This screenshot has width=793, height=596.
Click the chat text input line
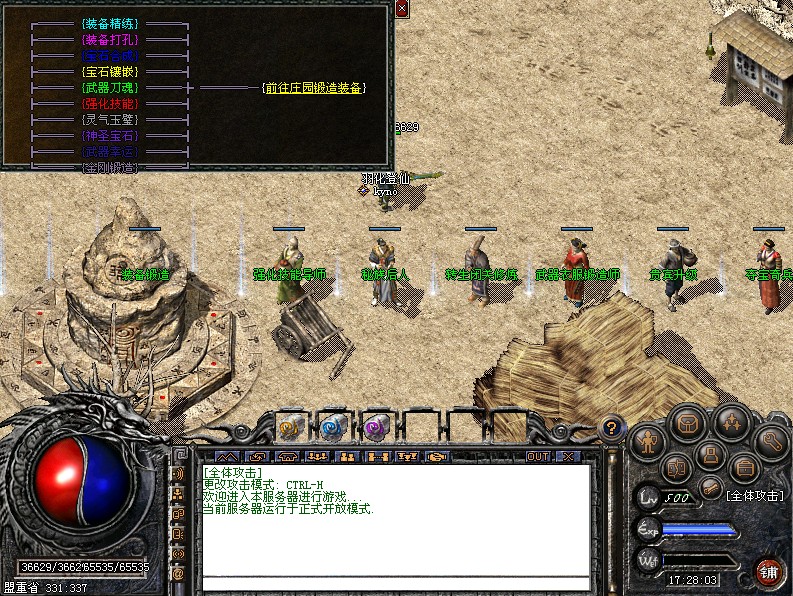coord(395,583)
